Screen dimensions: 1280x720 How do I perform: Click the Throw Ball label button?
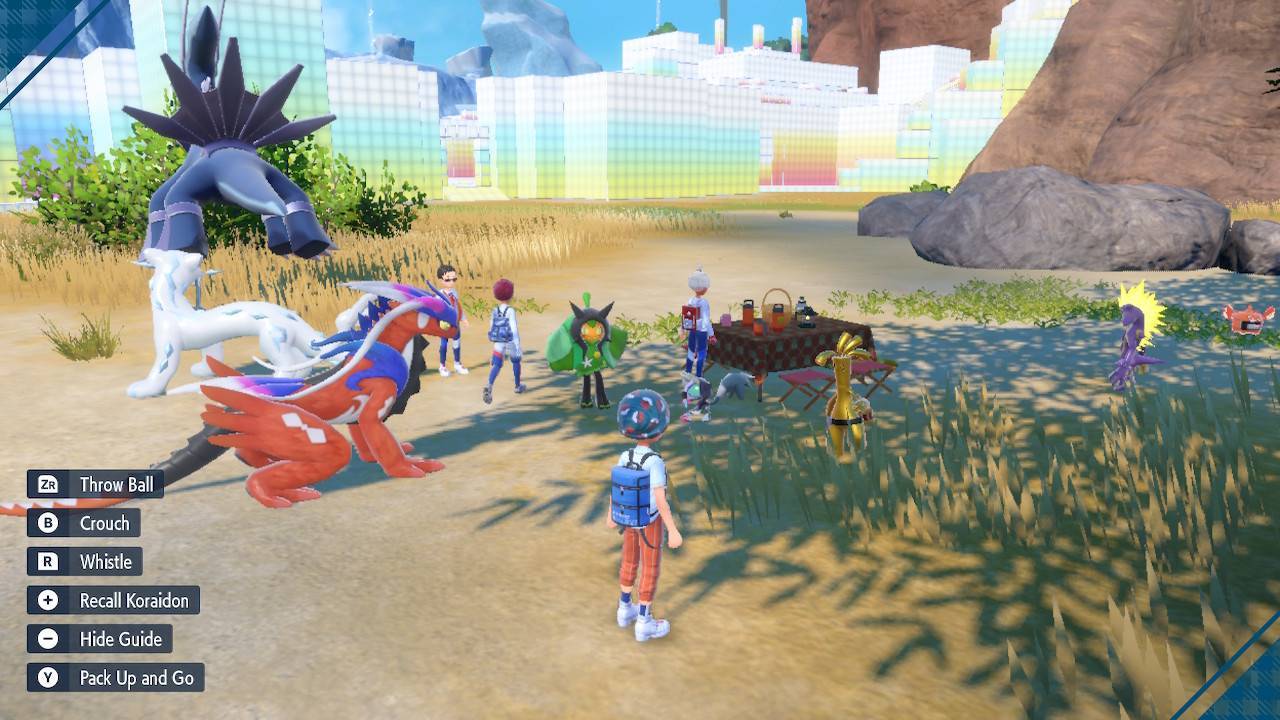pos(116,485)
